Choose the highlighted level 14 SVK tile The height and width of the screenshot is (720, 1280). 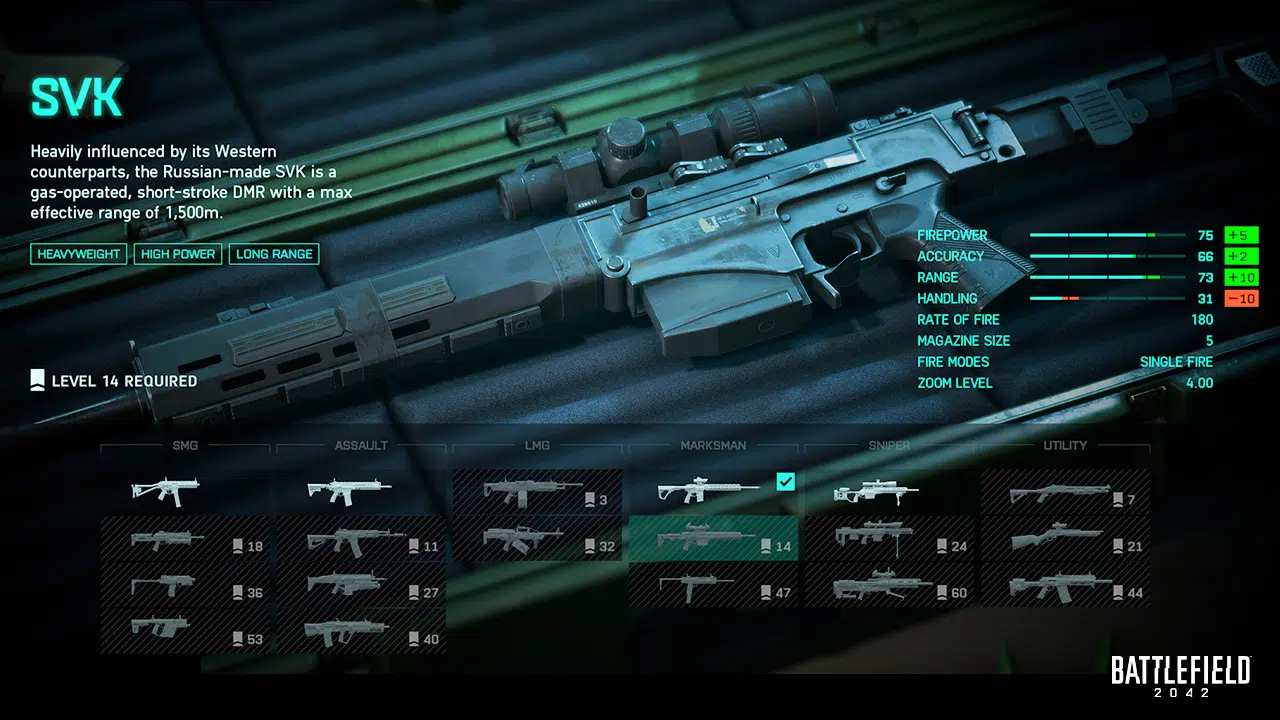click(714, 540)
